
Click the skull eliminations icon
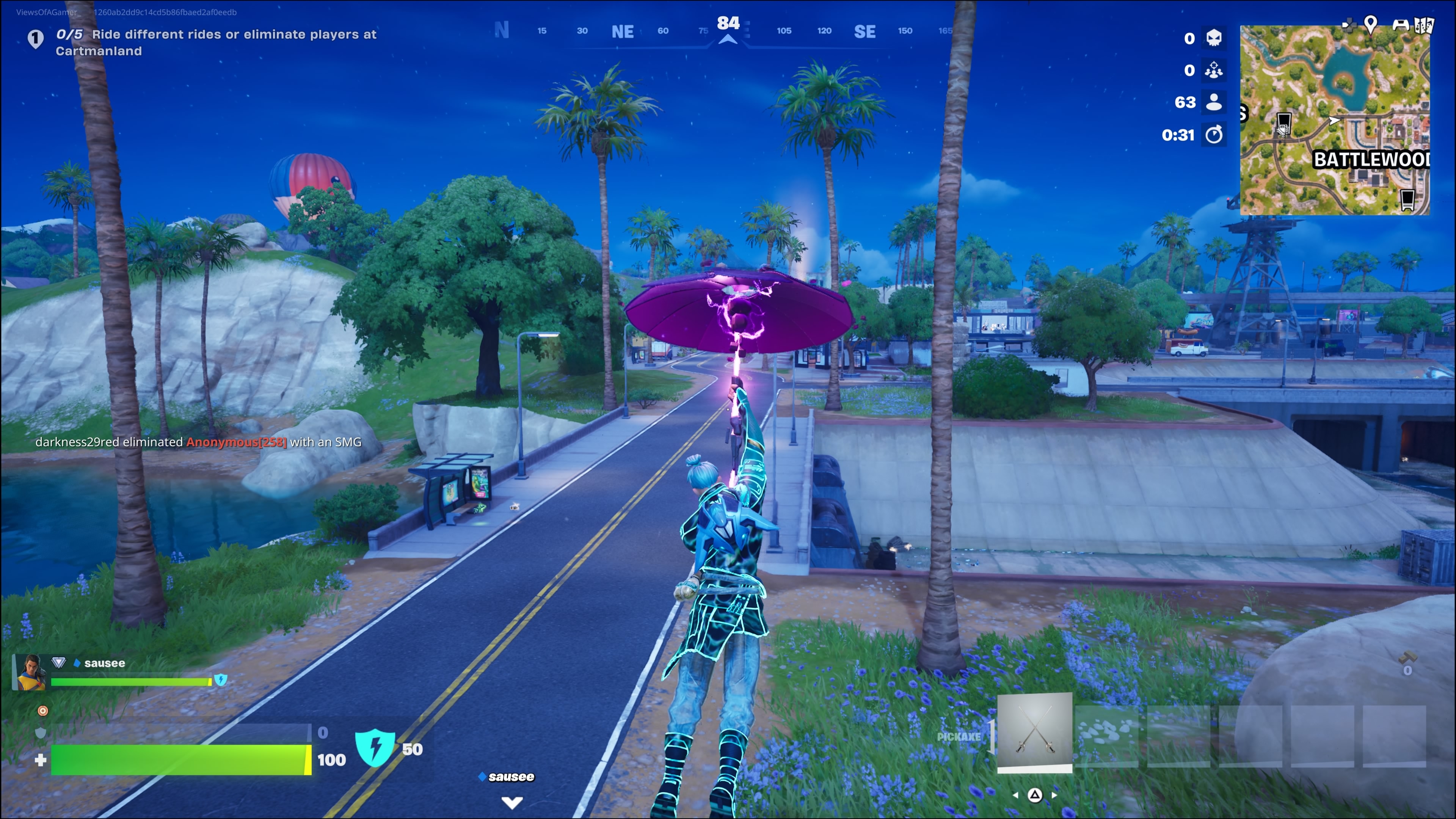(1213, 38)
